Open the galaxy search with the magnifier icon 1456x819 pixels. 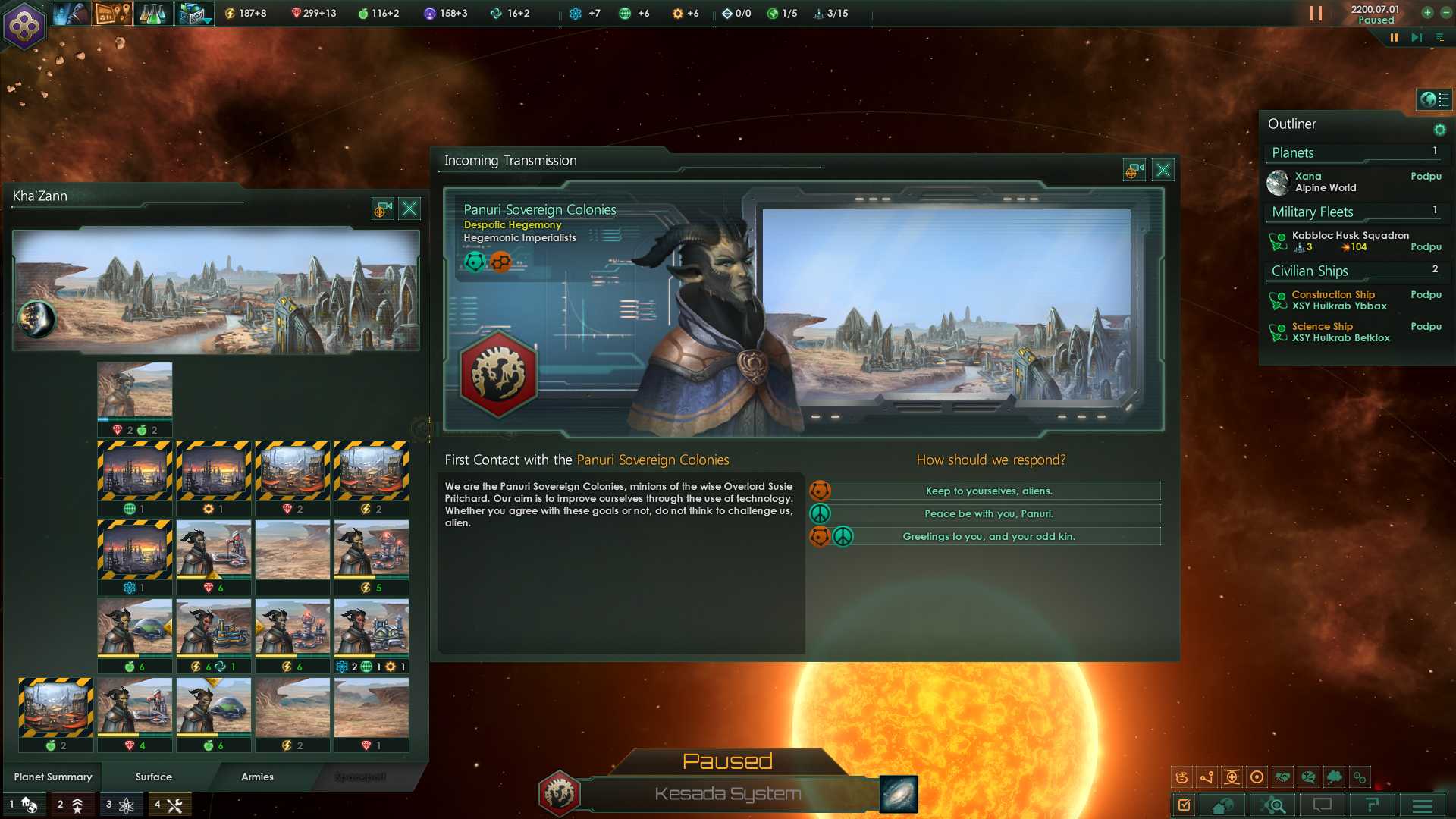click(x=1276, y=805)
